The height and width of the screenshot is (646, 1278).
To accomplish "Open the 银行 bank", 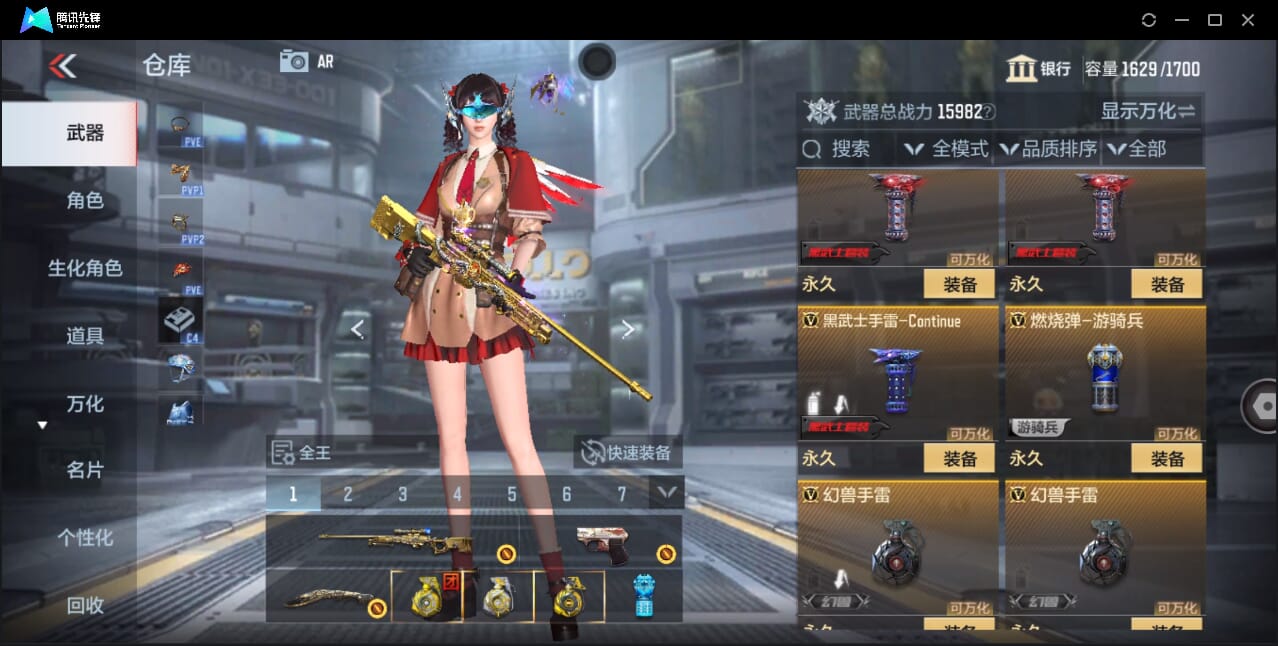I will (x=1039, y=69).
